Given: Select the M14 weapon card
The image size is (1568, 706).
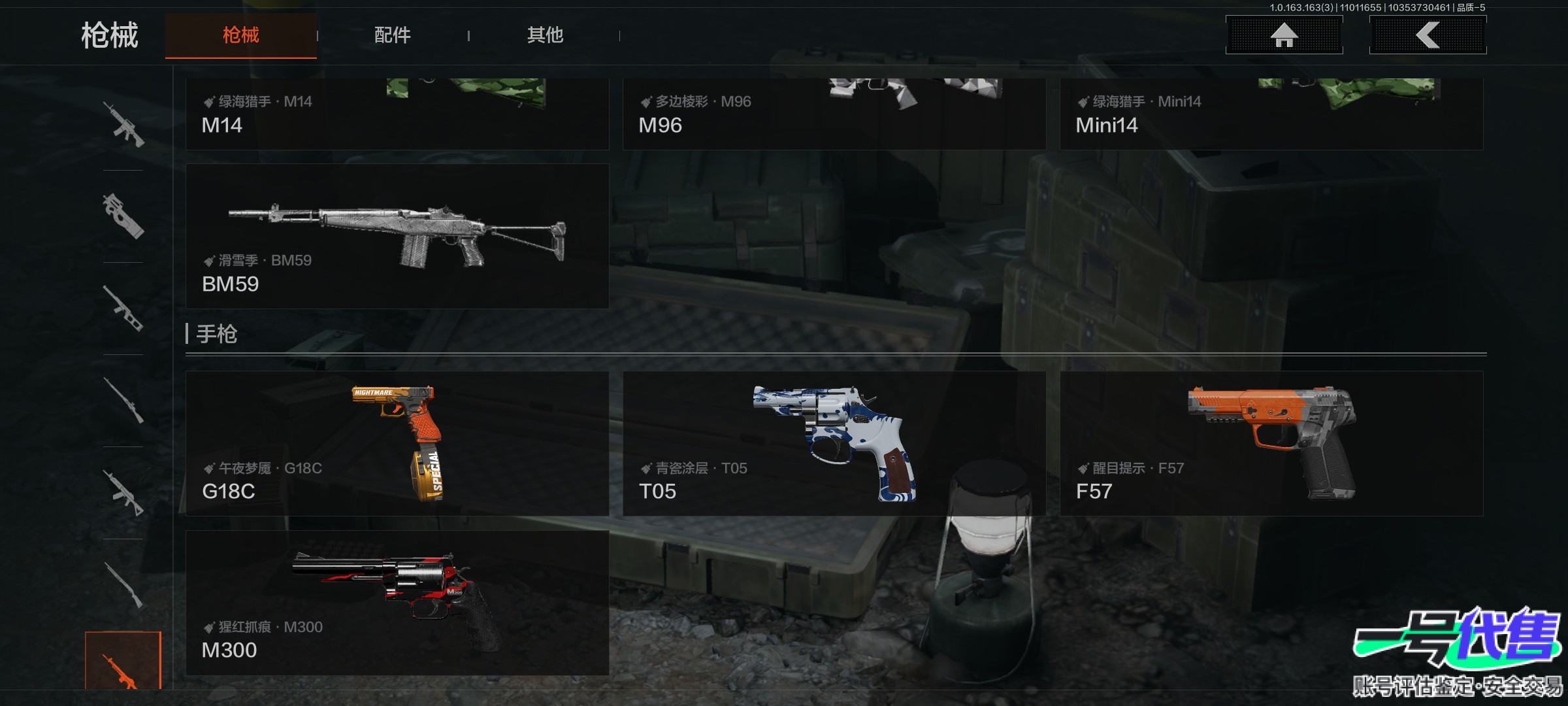Looking at the screenshot, I should [397, 114].
